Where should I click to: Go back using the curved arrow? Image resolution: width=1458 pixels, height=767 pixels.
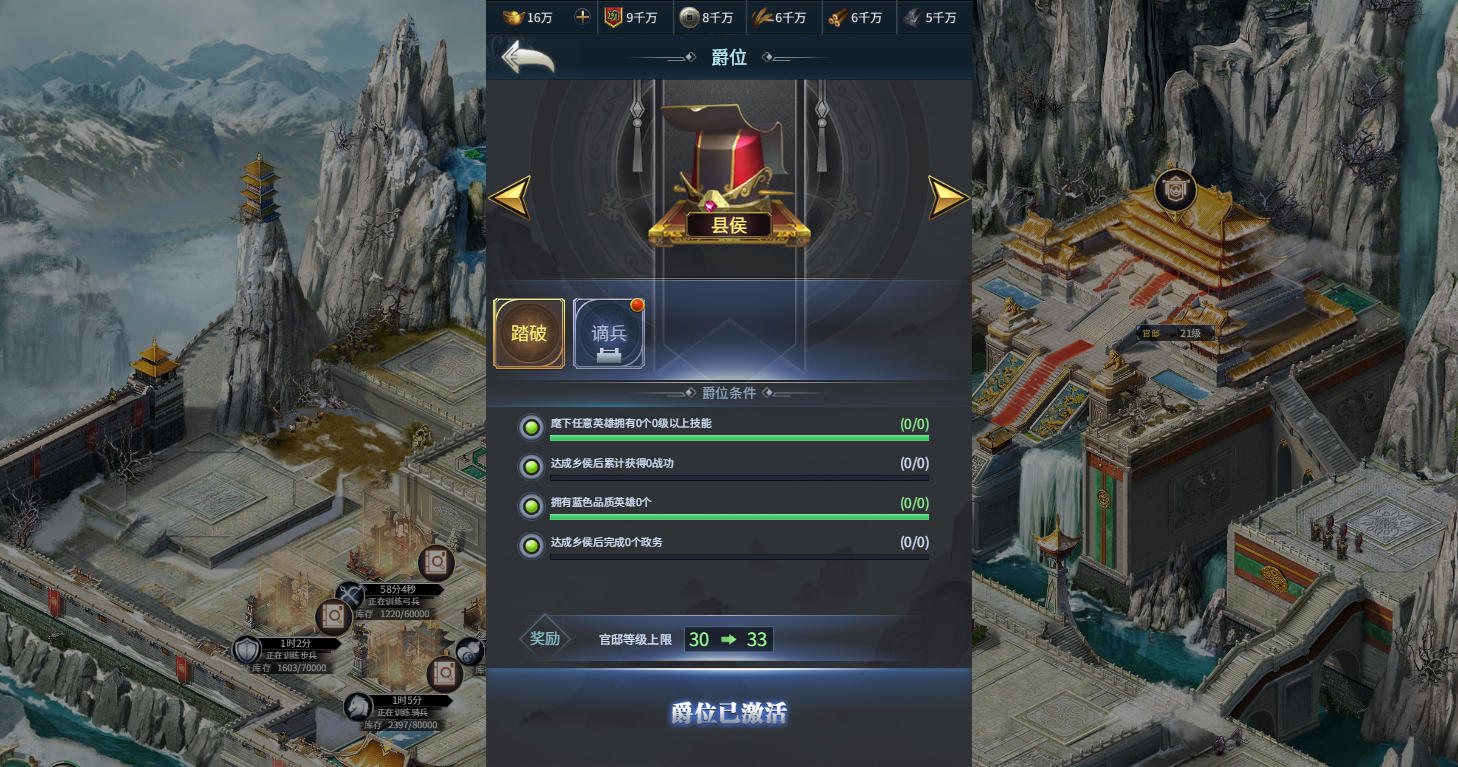[527, 57]
